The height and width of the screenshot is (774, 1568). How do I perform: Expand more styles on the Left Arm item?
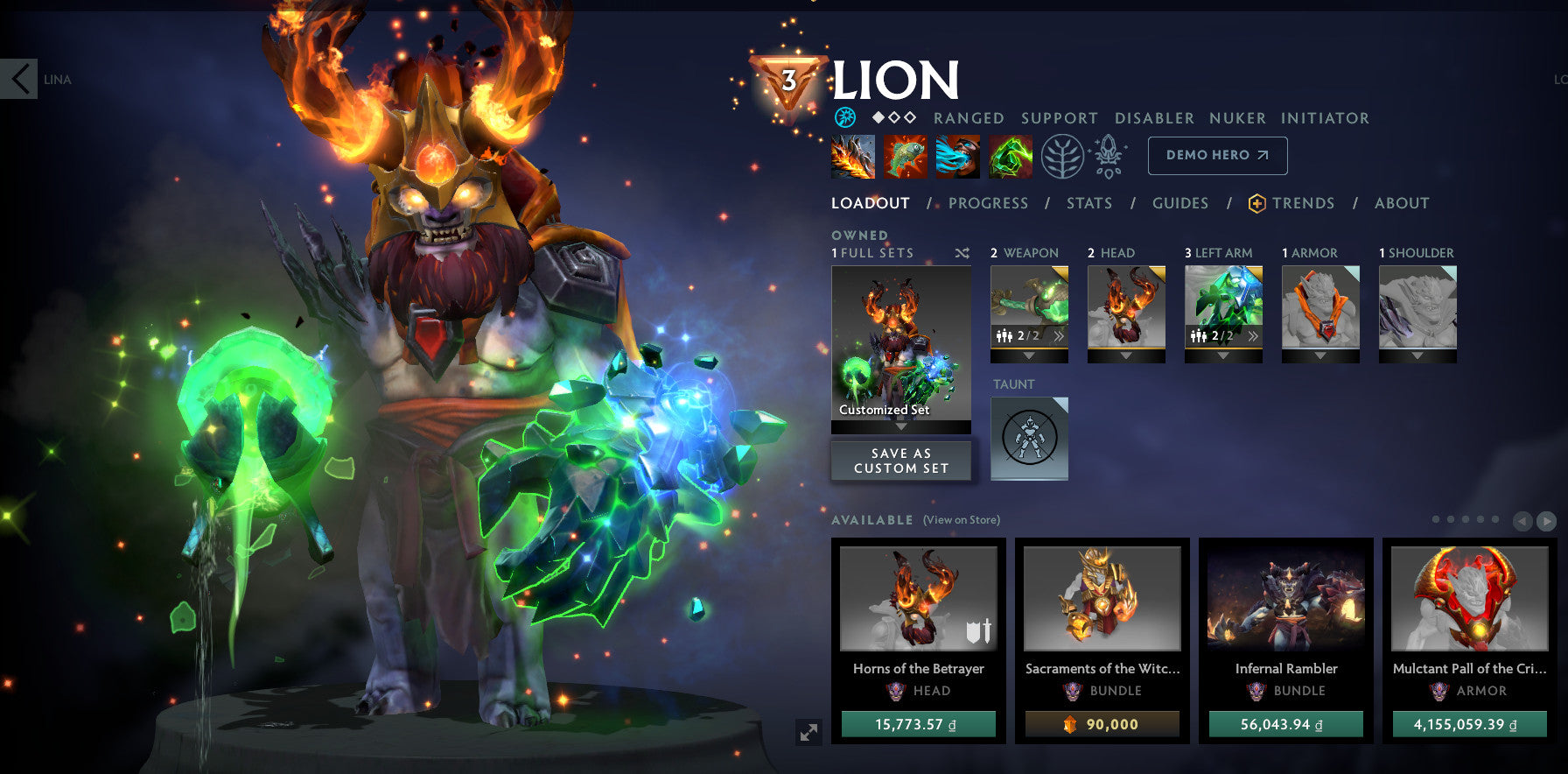[x=1255, y=334]
